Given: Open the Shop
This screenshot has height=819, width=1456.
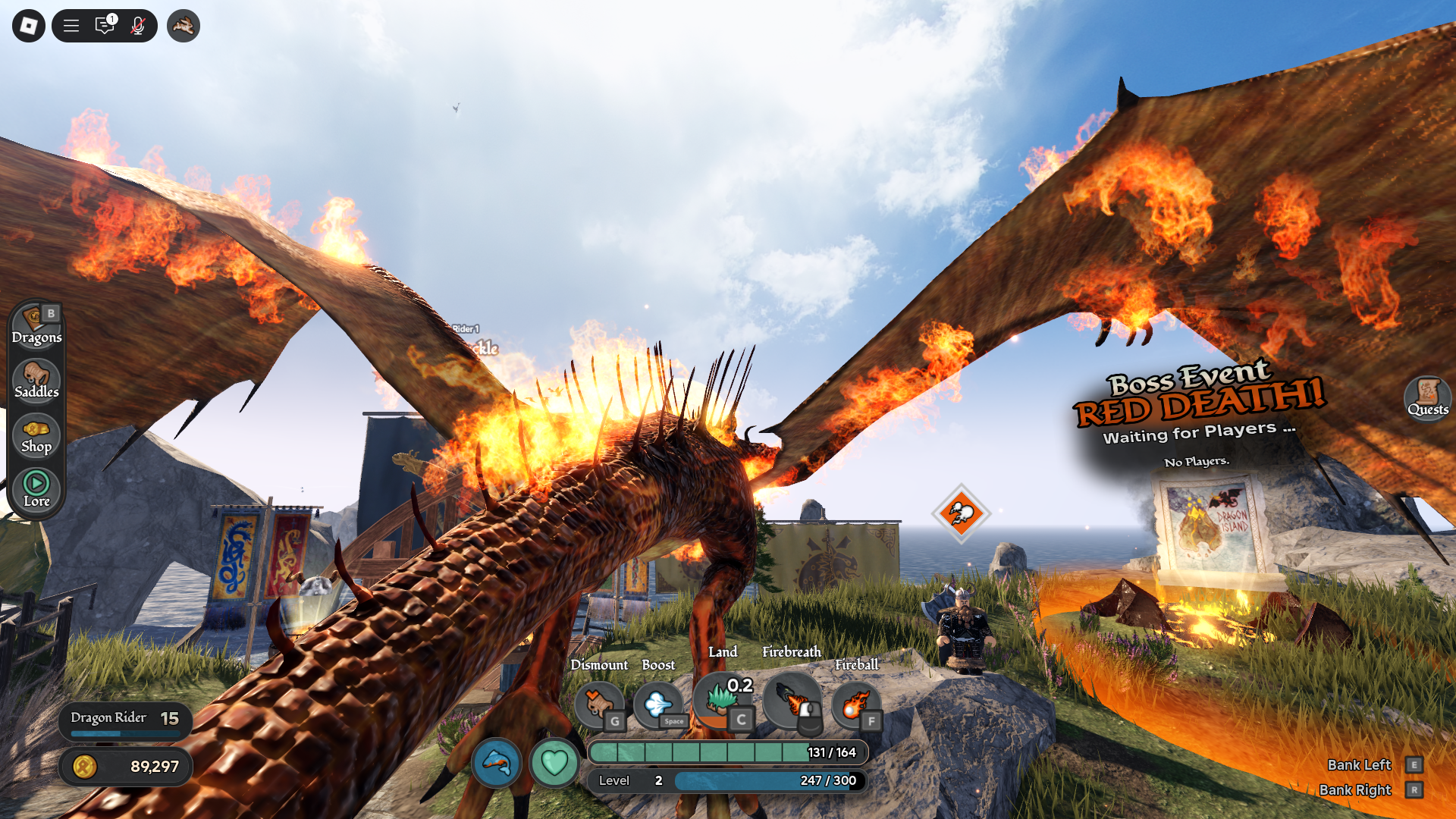Looking at the screenshot, I should pos(36,435).
